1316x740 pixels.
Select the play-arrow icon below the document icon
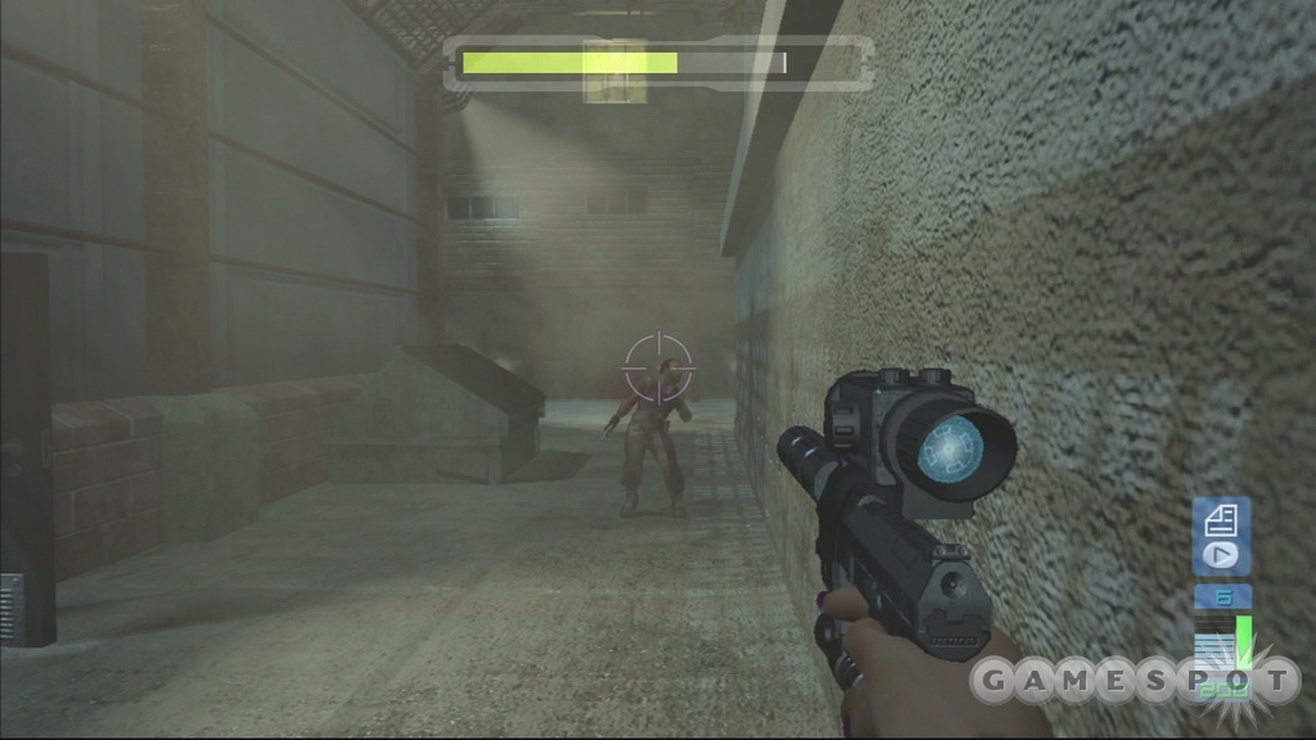pos(1220,555)
